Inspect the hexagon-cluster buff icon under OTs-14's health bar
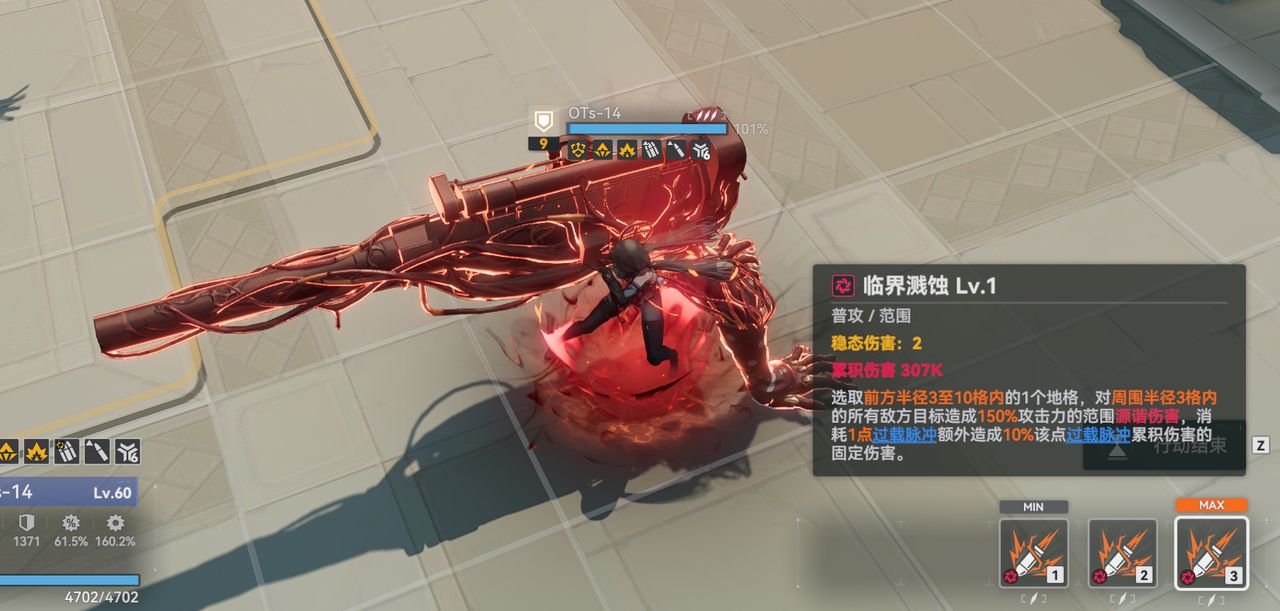The height and width of the screenshot is (611, 1280). pos(577,150)
